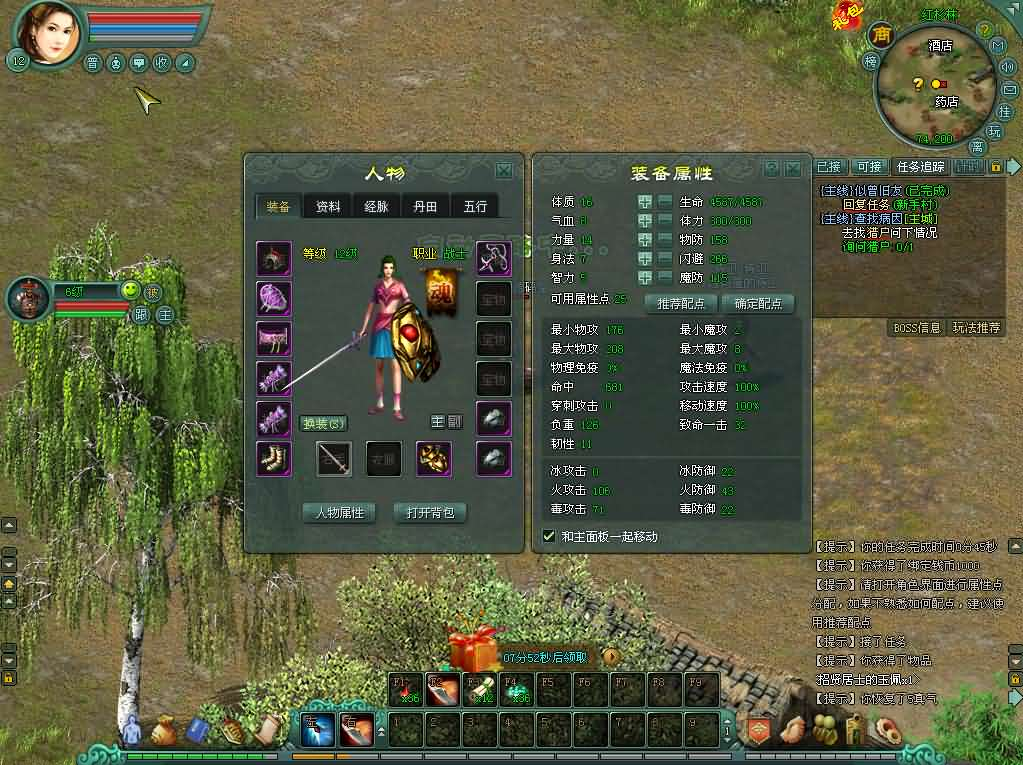Confirm points with 确定配点
This screenshot has width=1023, height=765.
[x=758, y=303]
